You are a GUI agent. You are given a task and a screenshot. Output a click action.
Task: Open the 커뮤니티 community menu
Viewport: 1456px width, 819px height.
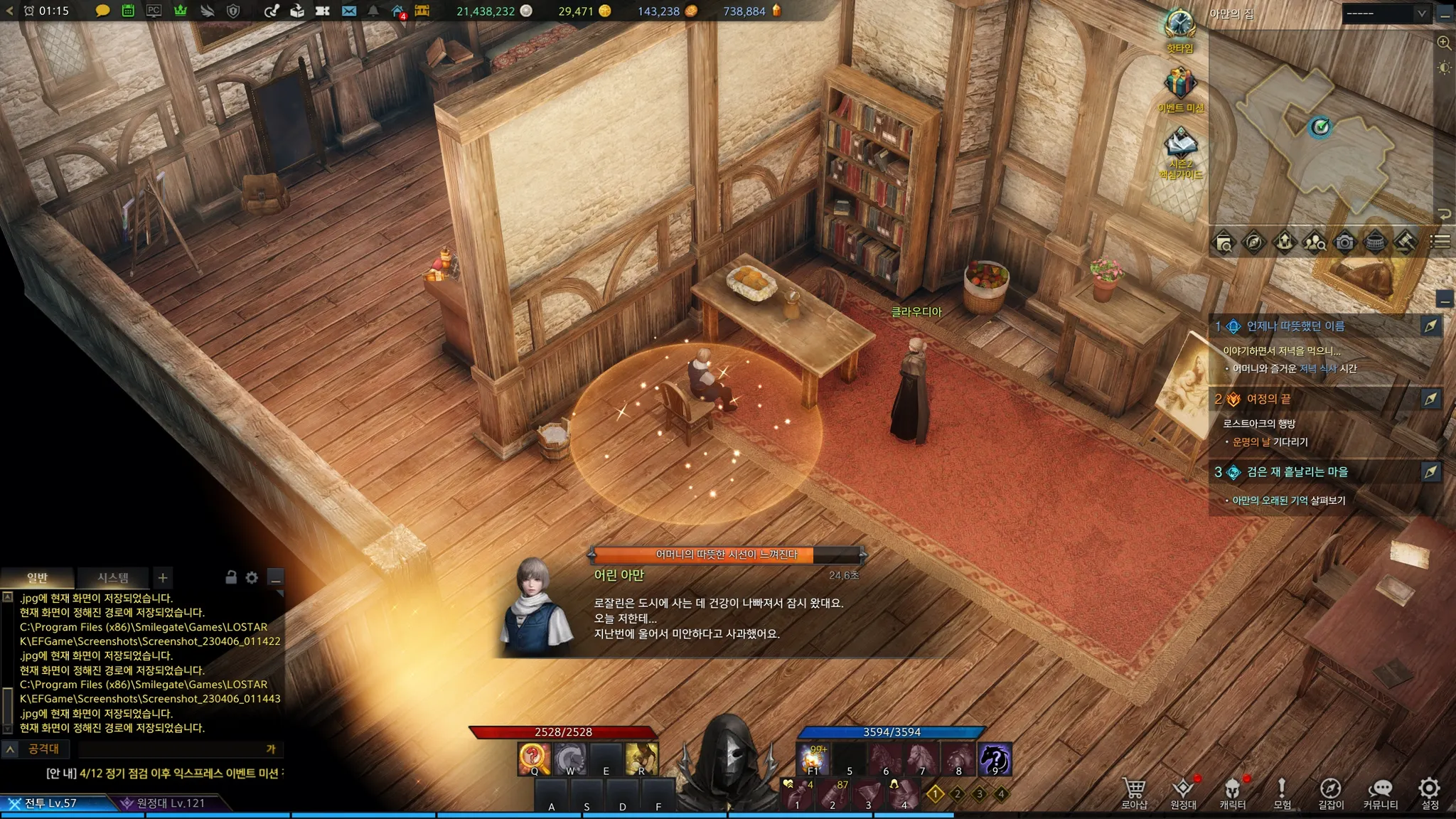(1380, 793)
